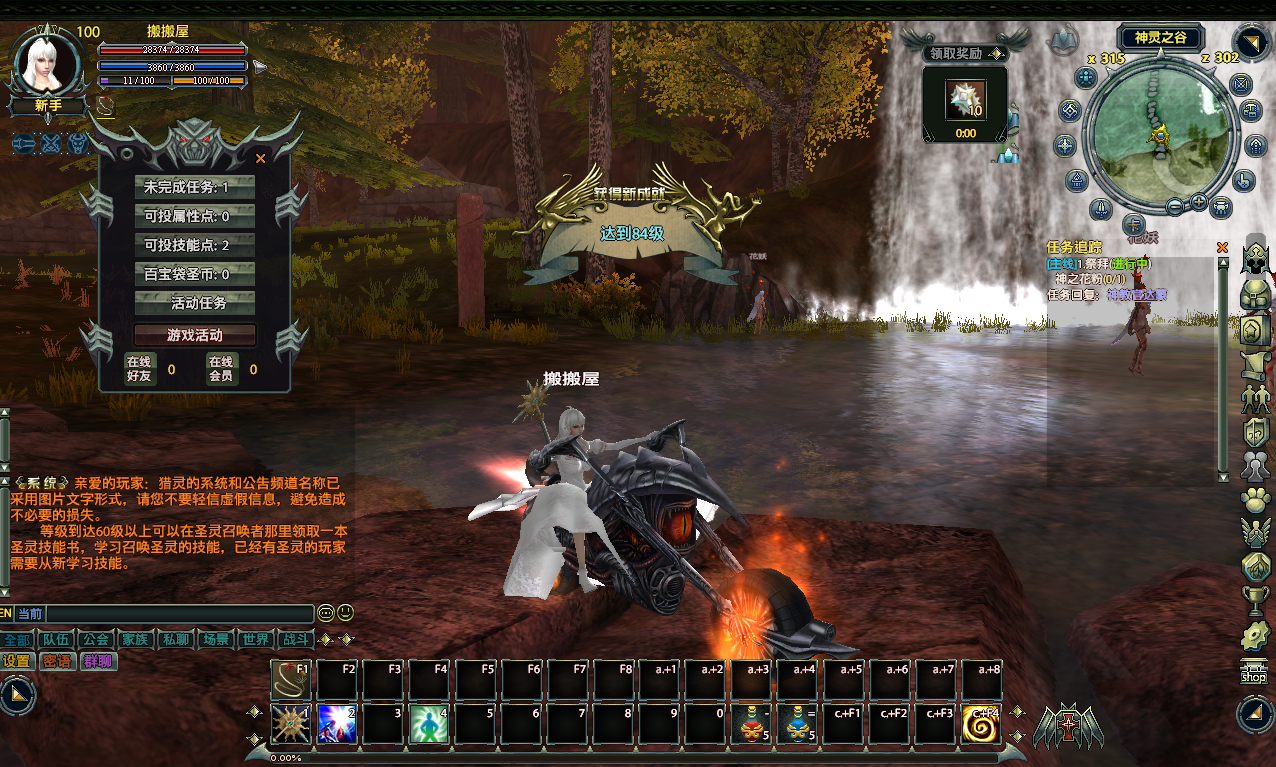Use the red health potion slot

pyautogui.click(x=750, y=723)
